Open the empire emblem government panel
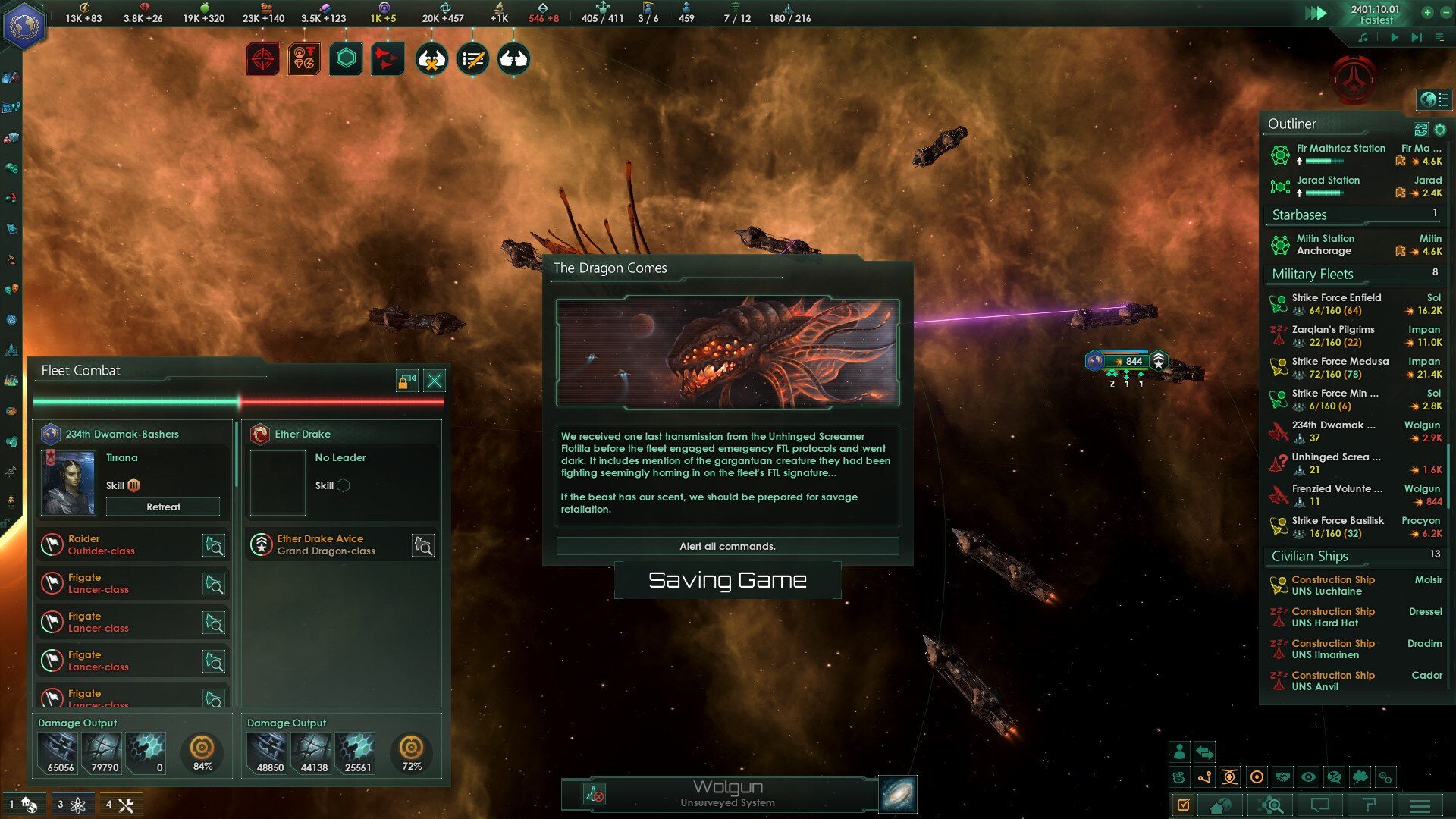This screenshot has width=1456, height=819. tap(24, 26)
